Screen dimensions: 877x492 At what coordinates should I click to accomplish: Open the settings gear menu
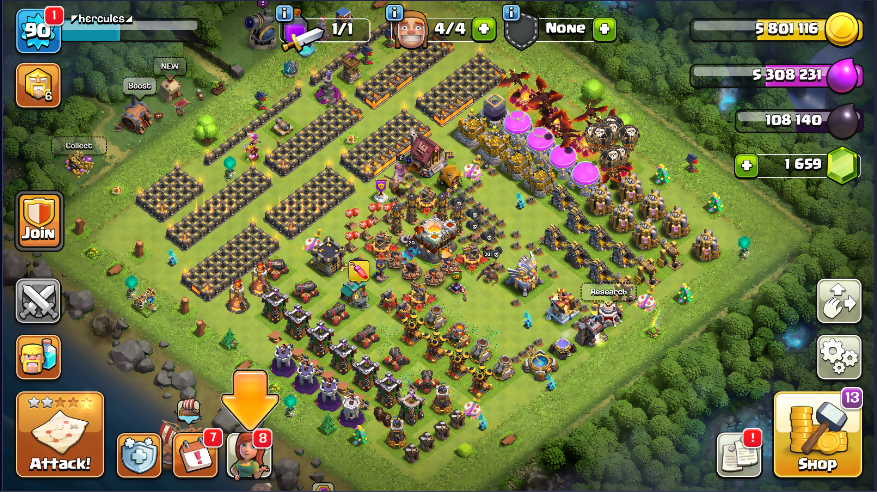pos(839,355)
